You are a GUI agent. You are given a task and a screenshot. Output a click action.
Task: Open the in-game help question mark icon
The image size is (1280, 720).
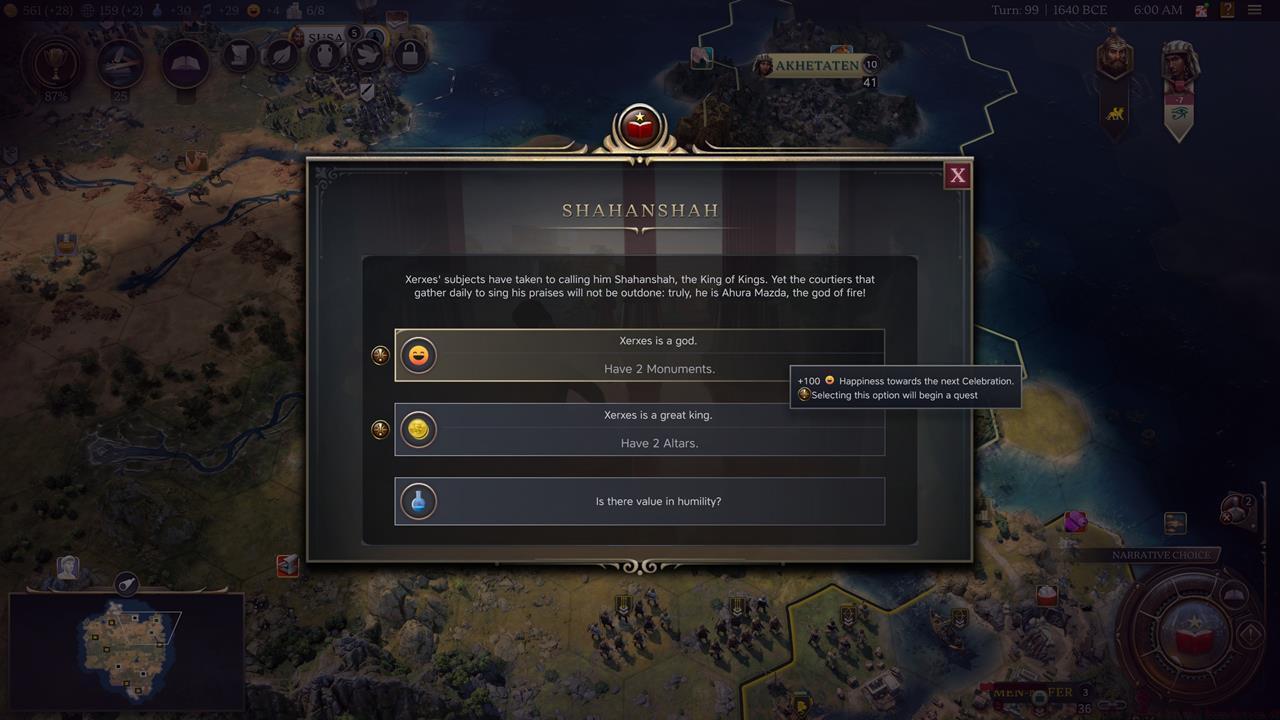click(x=1228, y=10)
